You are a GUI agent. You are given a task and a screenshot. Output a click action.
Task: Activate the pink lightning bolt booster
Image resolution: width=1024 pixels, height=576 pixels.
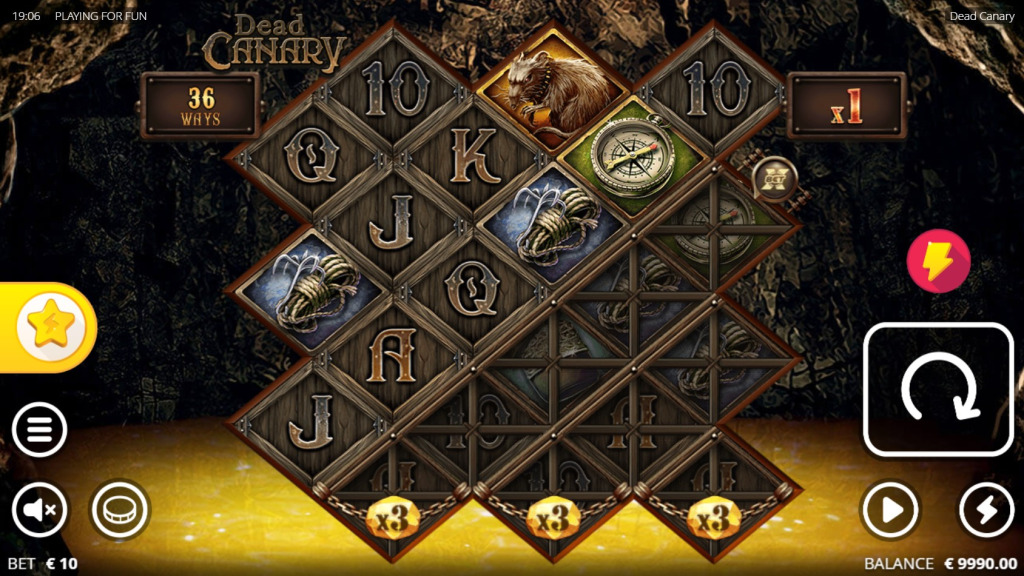(938, 261)
